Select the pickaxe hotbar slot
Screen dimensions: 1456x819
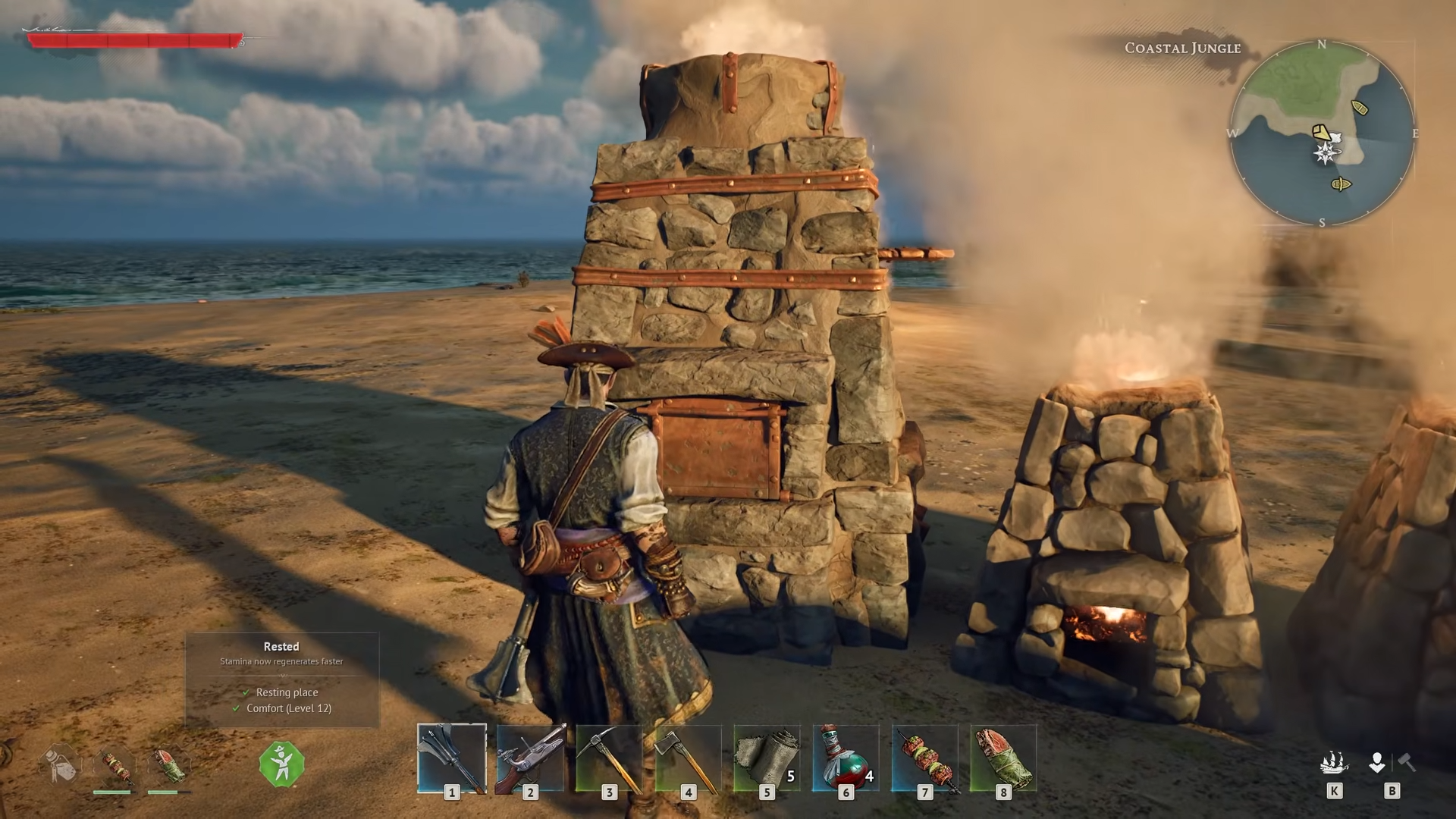(x=610, y=758)
